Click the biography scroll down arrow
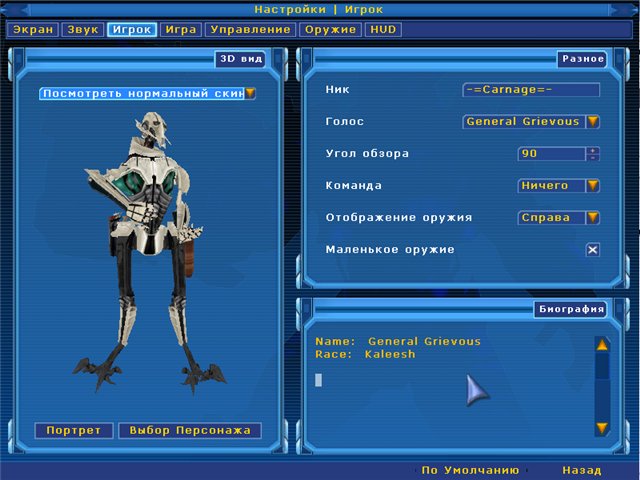This screenshot has height=480, width=640. click(602, 428)
